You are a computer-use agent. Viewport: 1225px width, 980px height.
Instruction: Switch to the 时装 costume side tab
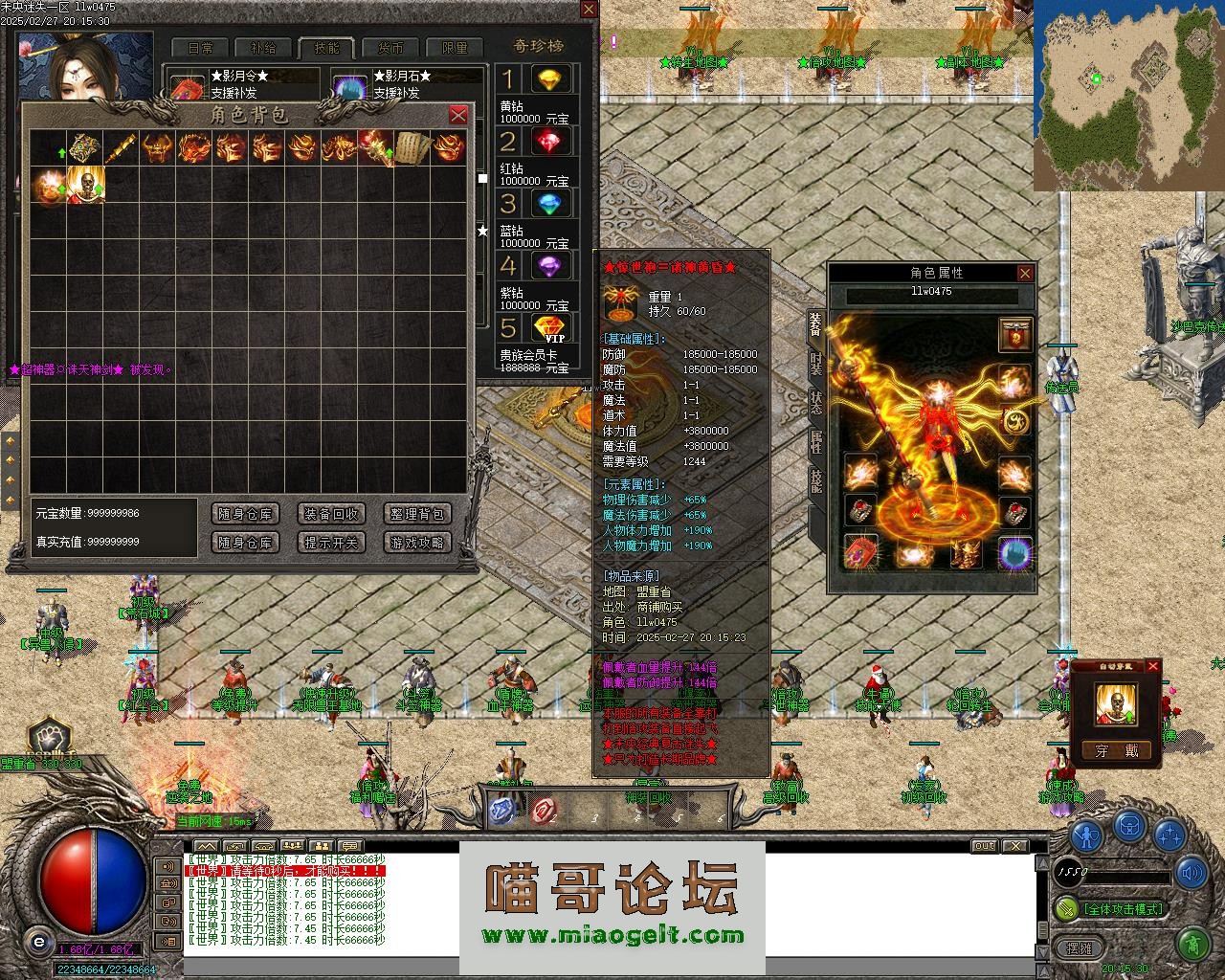(815, 365)
